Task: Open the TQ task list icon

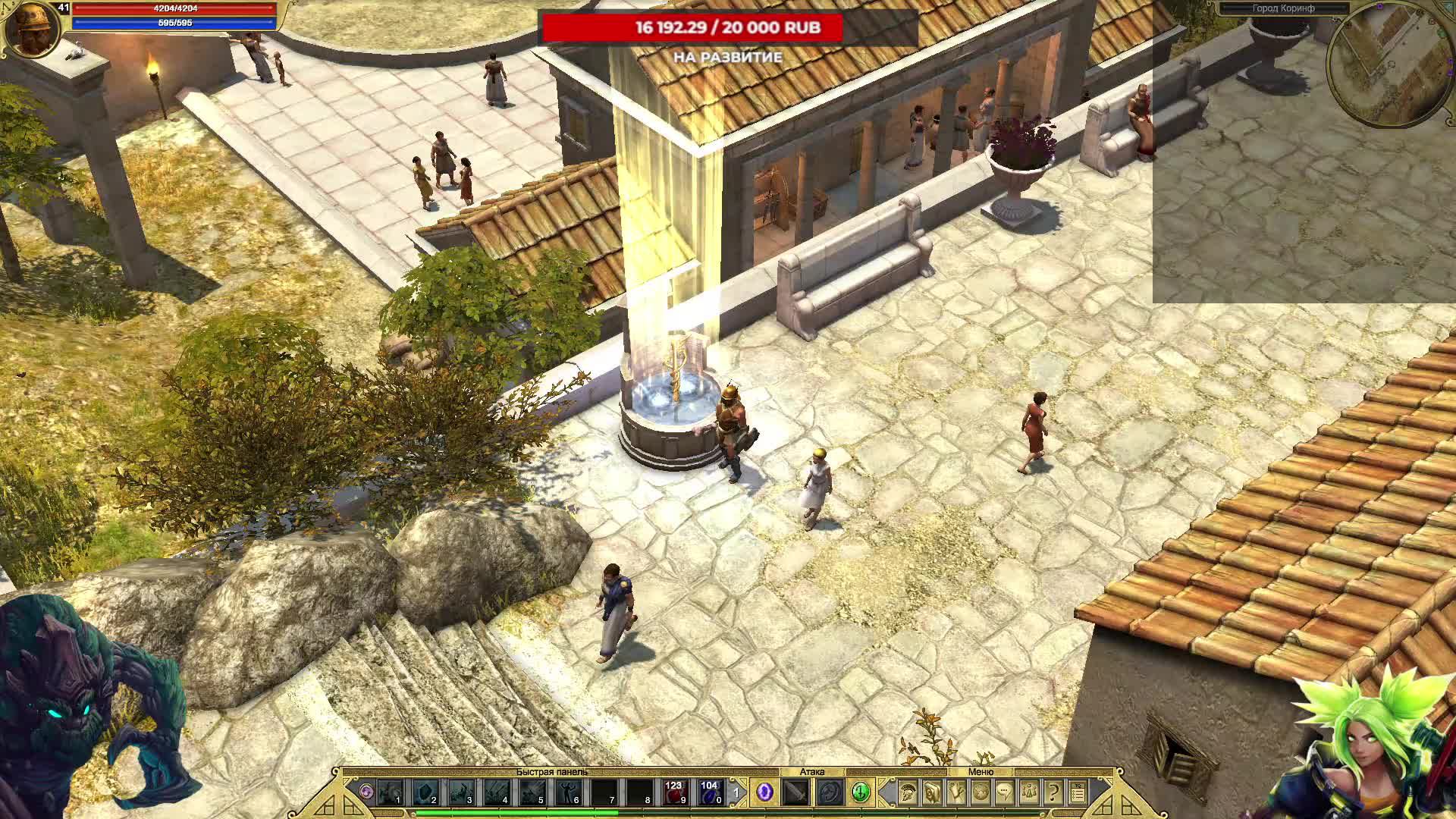Action: pyautogui.click(x=1078, y=791)
